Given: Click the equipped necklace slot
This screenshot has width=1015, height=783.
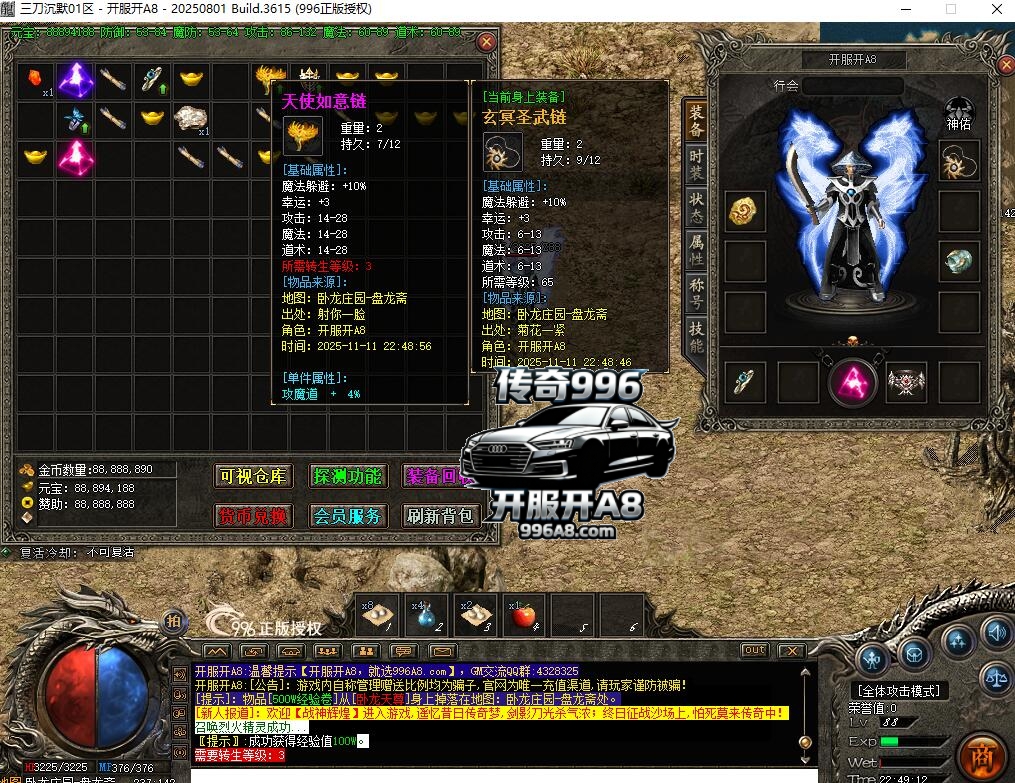Looking at the screenshot, I should click(x=959, y=158).
